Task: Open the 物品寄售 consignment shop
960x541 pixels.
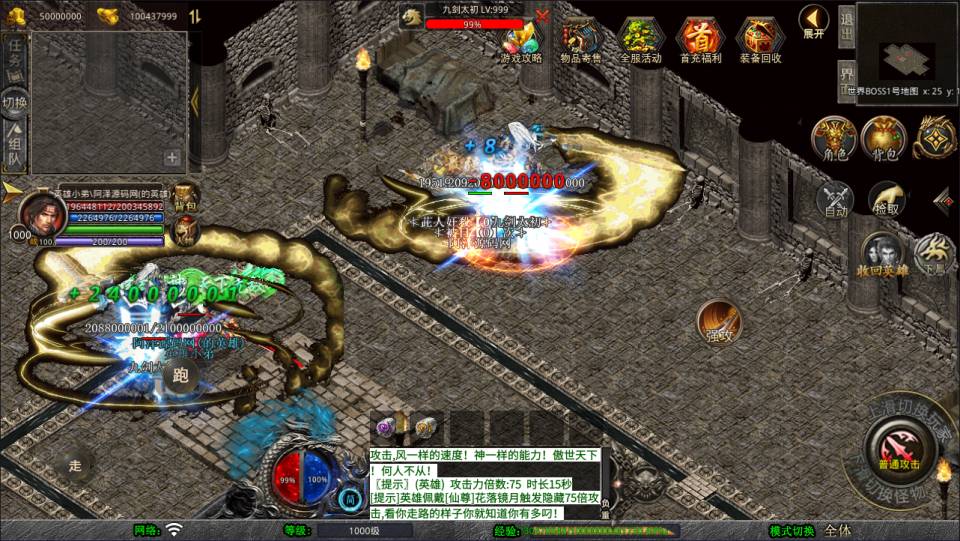Action: click(x=581, y=38)
